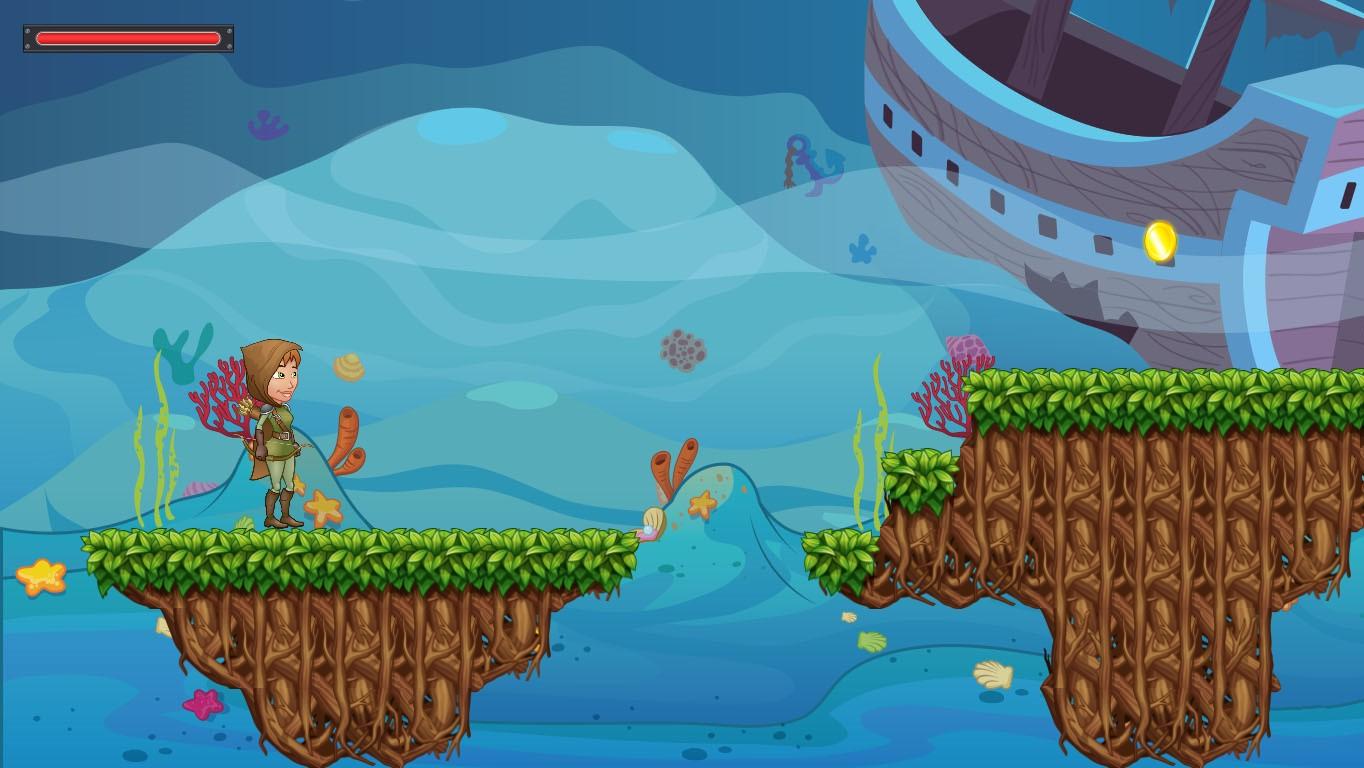Select the white clam shell on the seabed
This screenshot has height=768, width=1364.
pyautogui.click(x=994, y=675)
